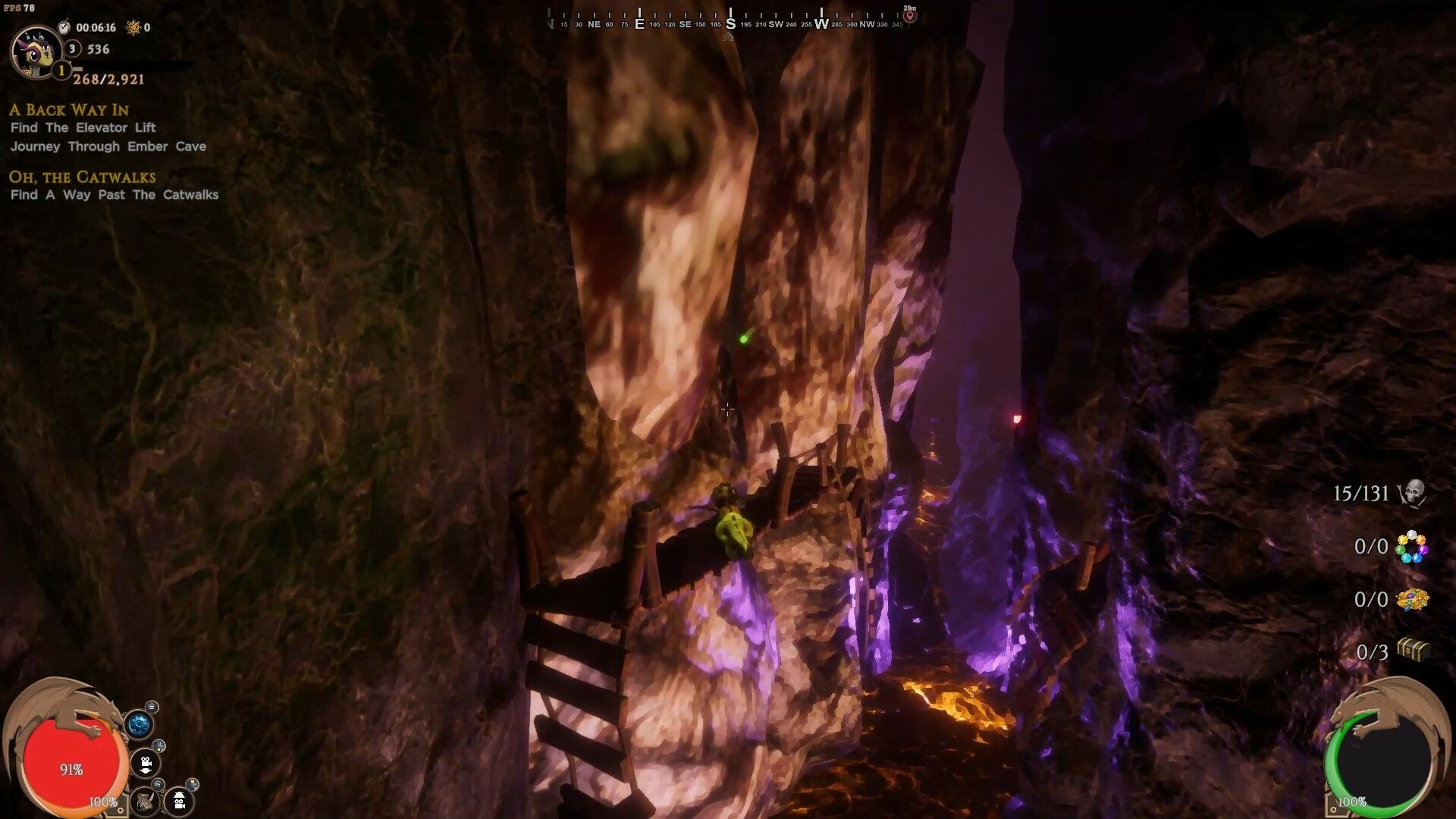Click the red map pin compass marker

tap(910, 15)
